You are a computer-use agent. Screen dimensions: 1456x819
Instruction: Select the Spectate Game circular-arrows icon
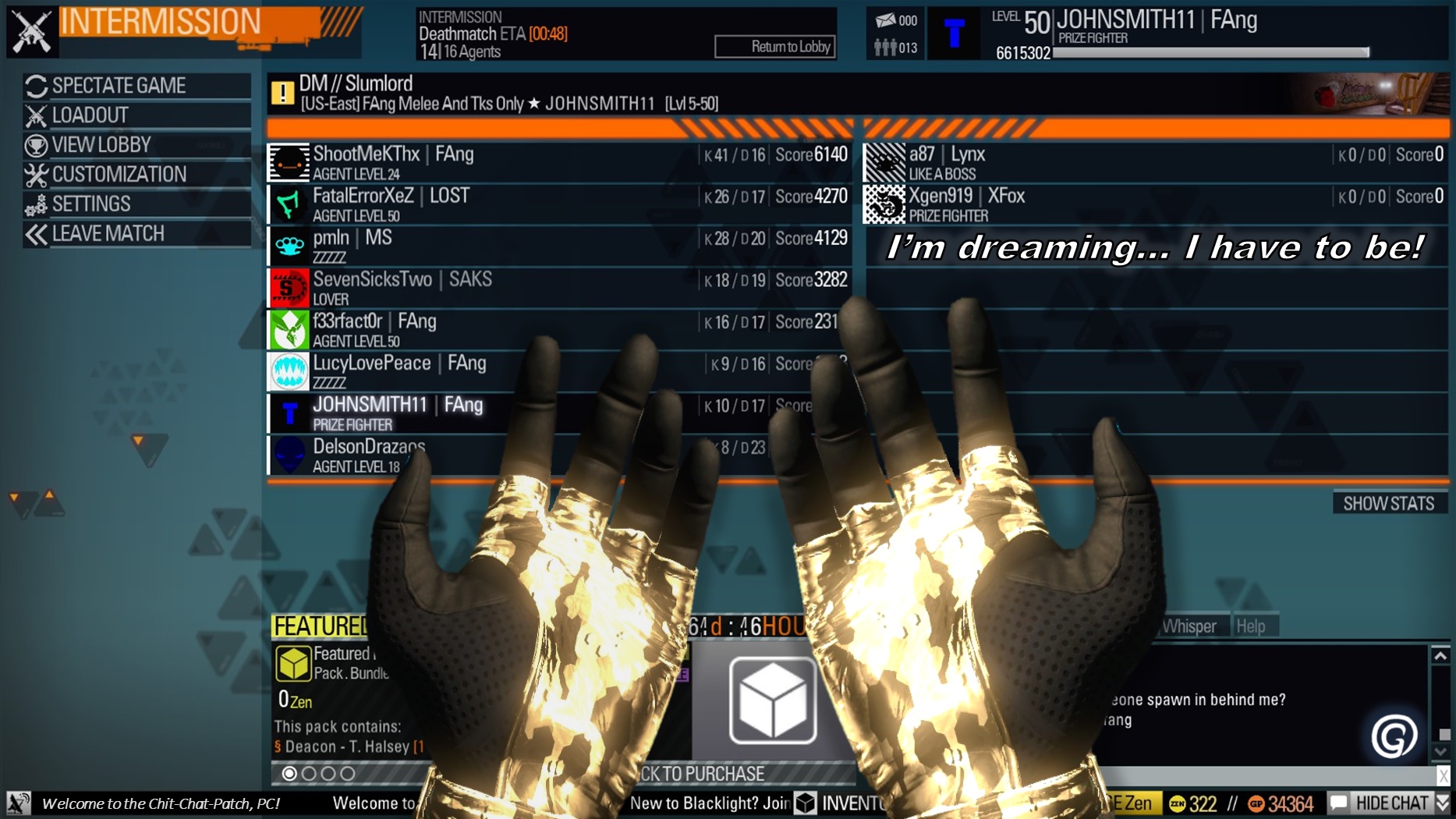34,86
